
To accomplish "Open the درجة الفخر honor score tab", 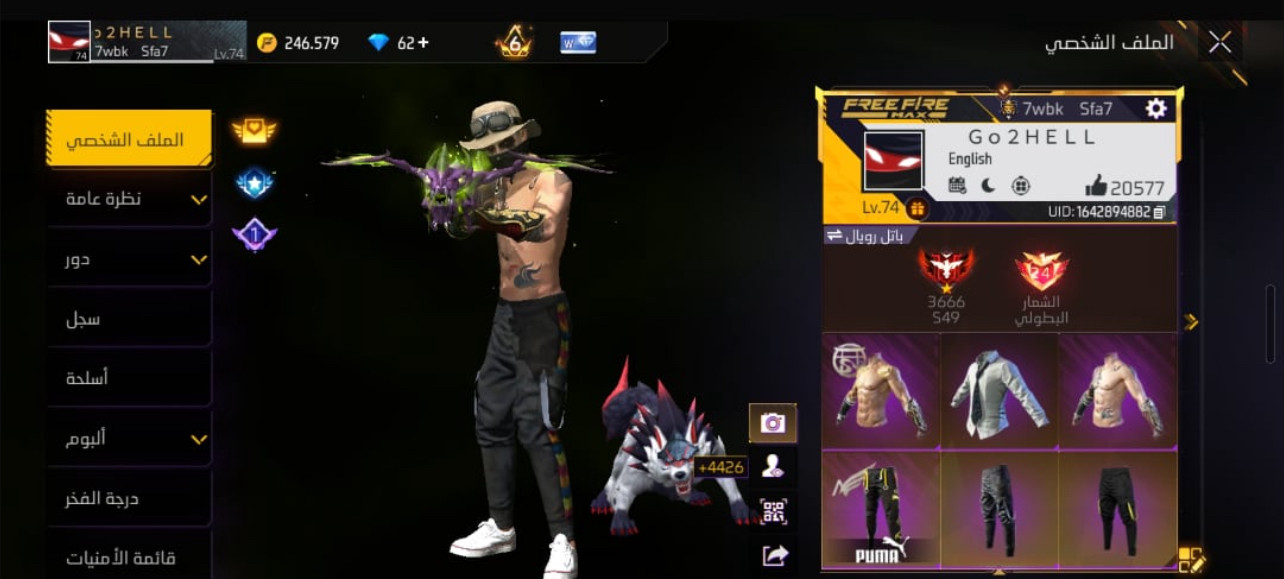I will tap(129, 498).
